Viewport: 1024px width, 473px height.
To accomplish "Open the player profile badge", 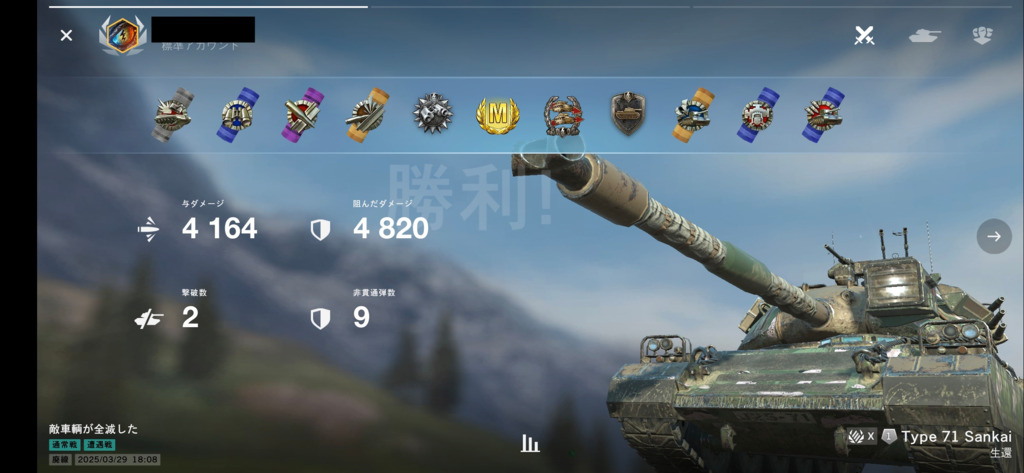I will tap(122, 35).
